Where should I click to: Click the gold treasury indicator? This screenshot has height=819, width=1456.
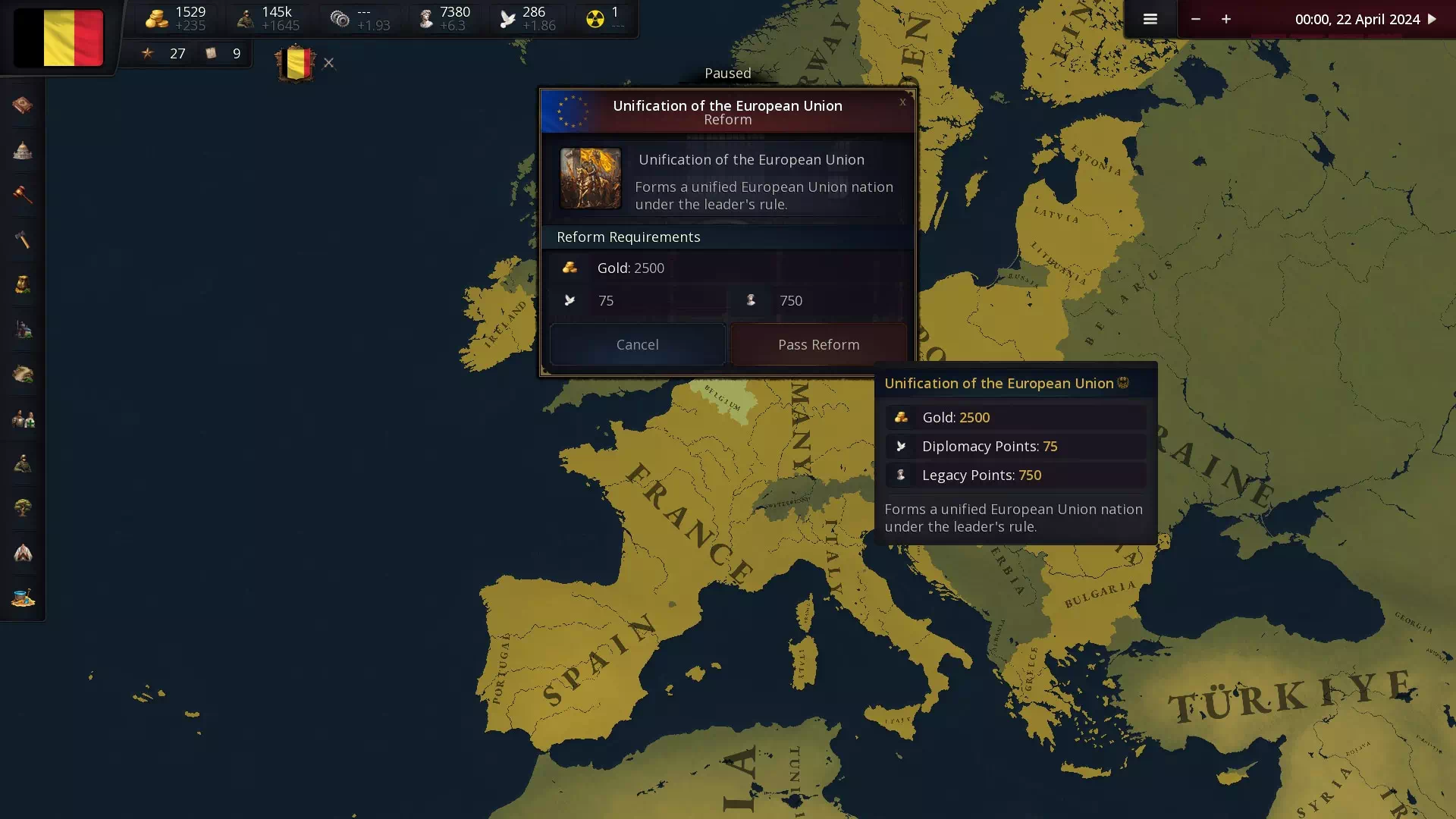pyautogui.click(x=176, y=19)
